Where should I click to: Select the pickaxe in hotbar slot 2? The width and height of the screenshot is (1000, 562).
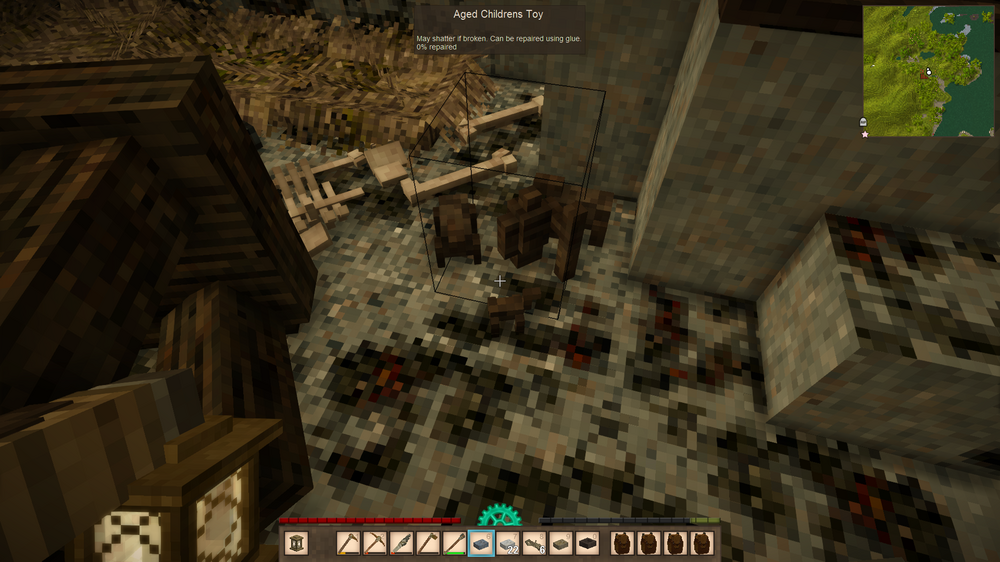[x=375, y=543]
